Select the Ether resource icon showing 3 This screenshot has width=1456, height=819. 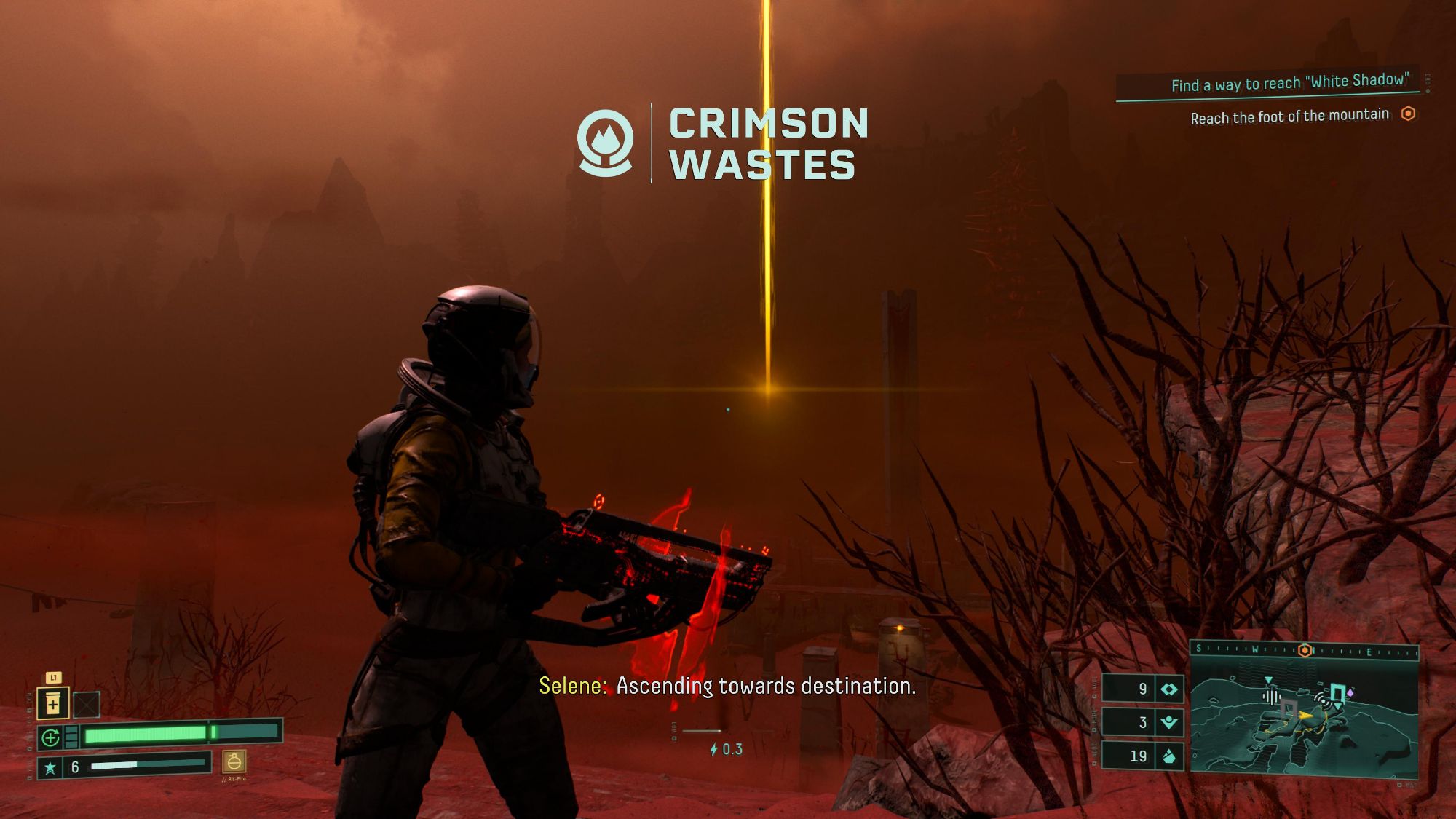pyautogui.click(x=1168, y=724)
